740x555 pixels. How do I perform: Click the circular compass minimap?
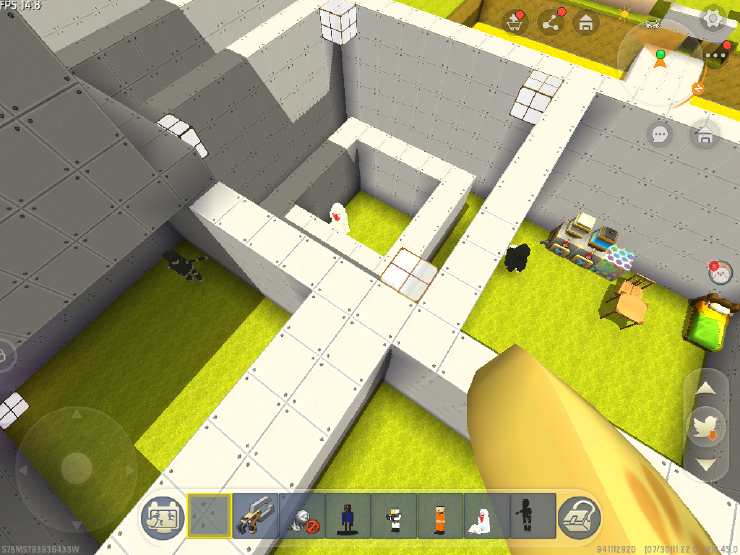(662, 62)
